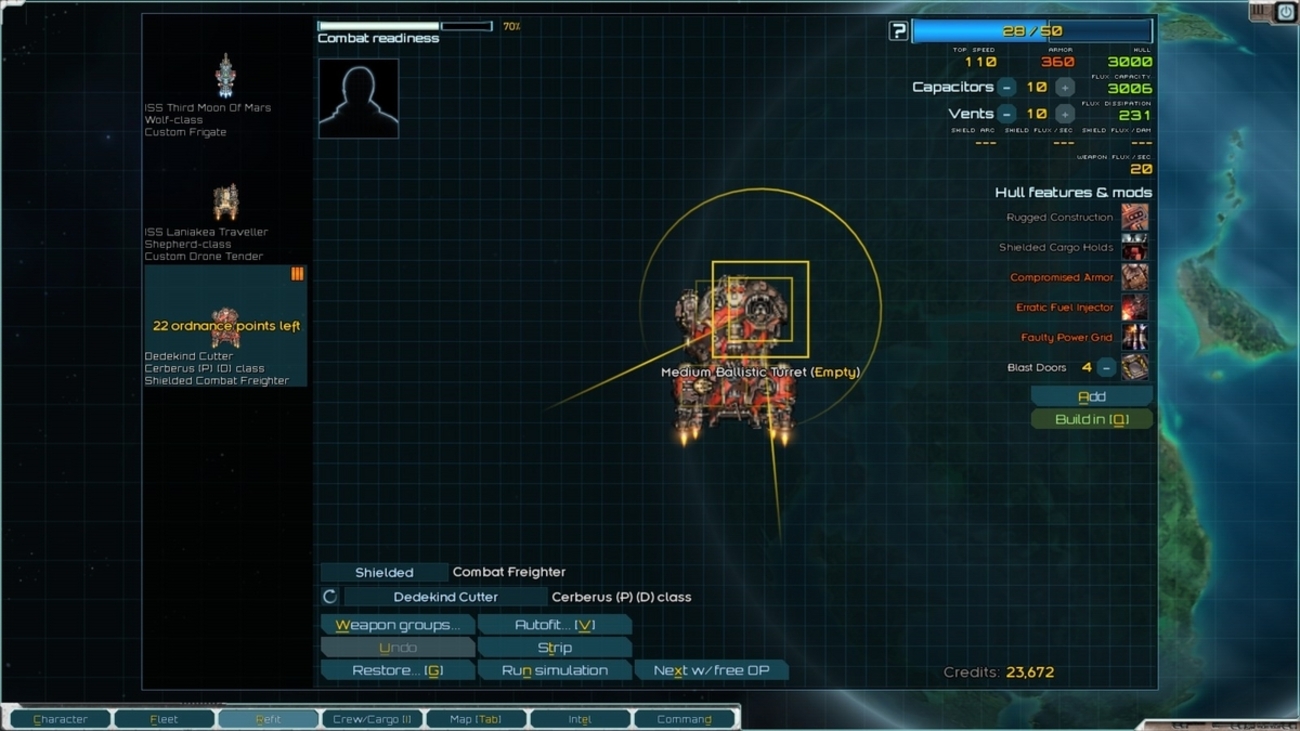Strip all weapons from the ship
This screenshot has width=1300, height=731.
554,648
